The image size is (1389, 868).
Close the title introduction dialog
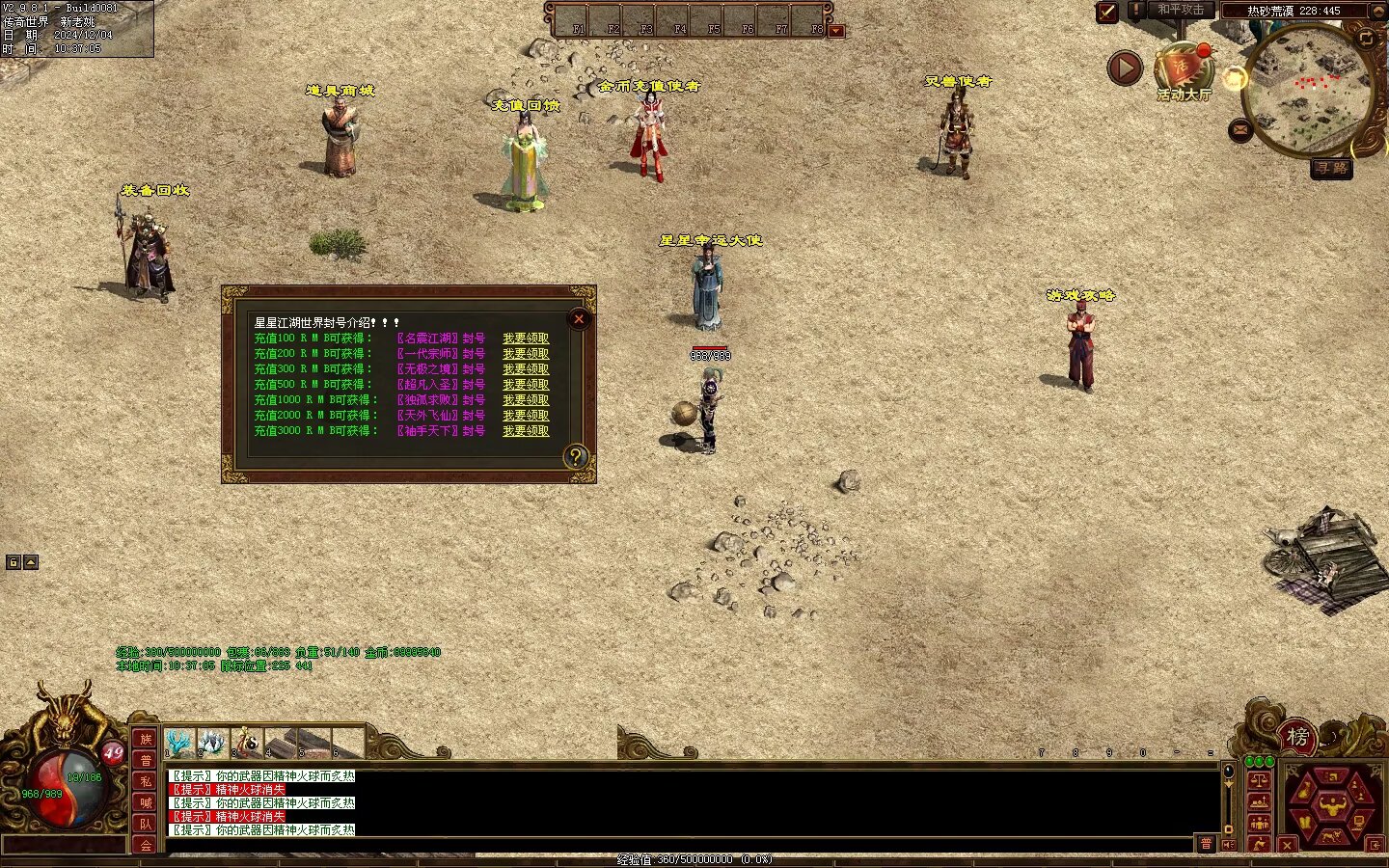click(x=579, y=319)
